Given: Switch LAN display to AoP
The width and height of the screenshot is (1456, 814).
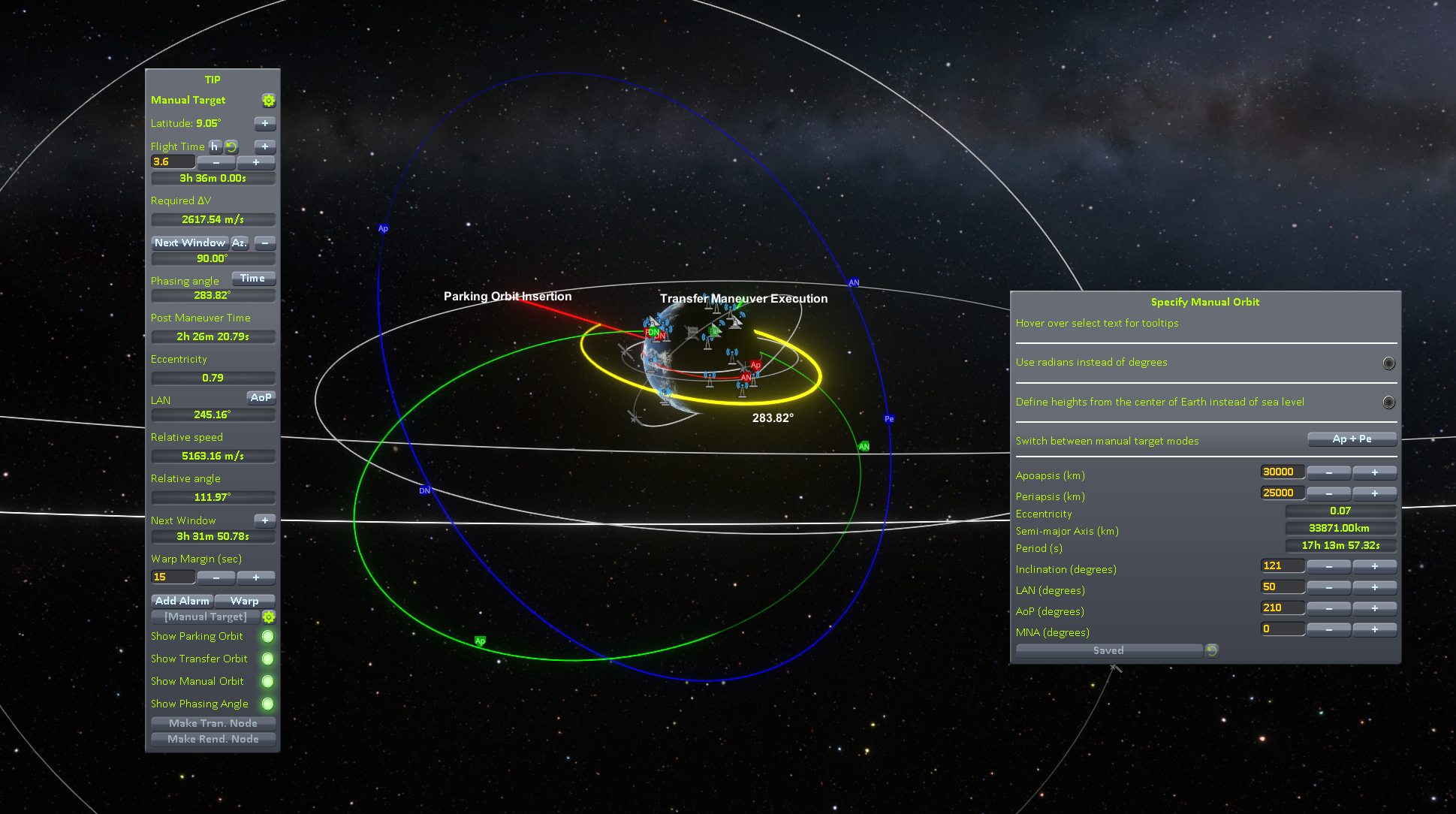Looking at the screenshot, I should pos(261,397).
